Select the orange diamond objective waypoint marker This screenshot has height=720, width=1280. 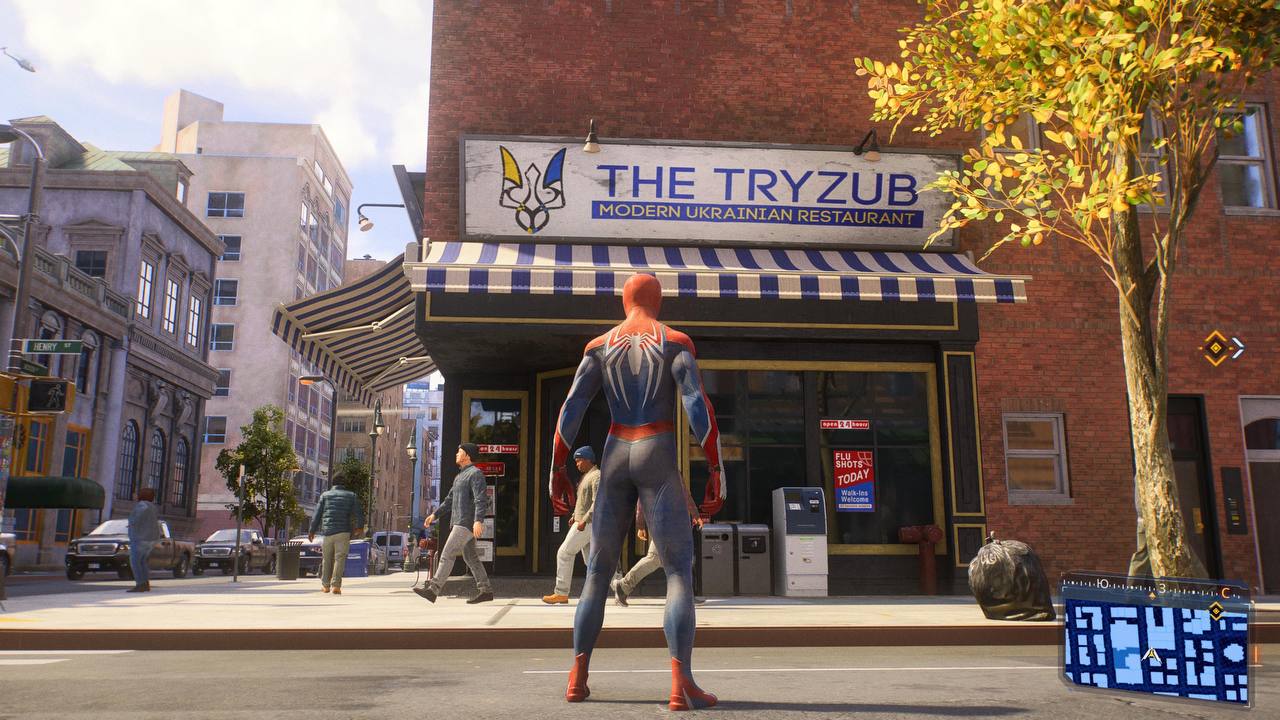pyautogui.click(x=1216, y=348)
